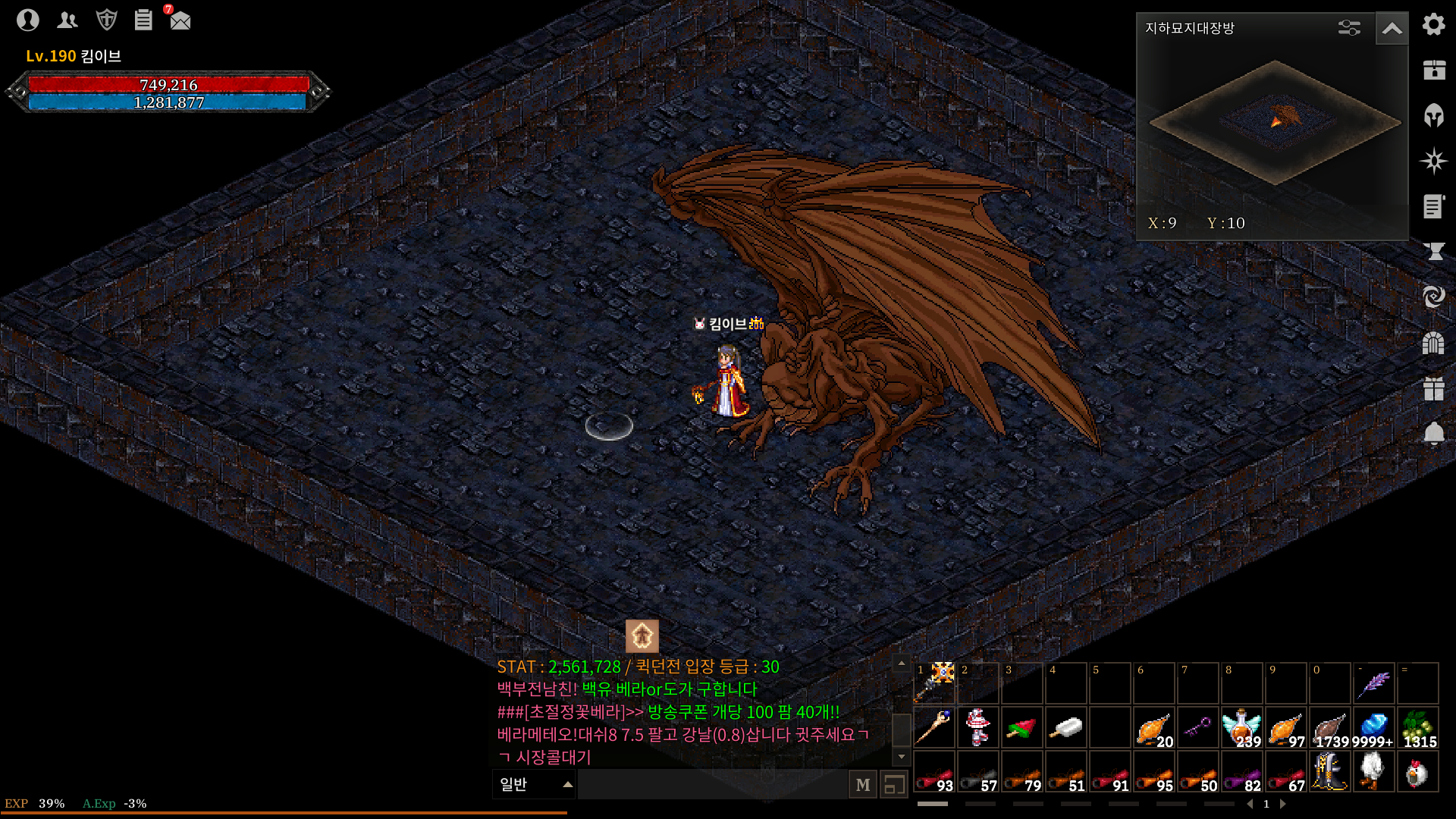1456x819 pixels.
Task: Click the chat text input box
Action: tap(713, 784)
